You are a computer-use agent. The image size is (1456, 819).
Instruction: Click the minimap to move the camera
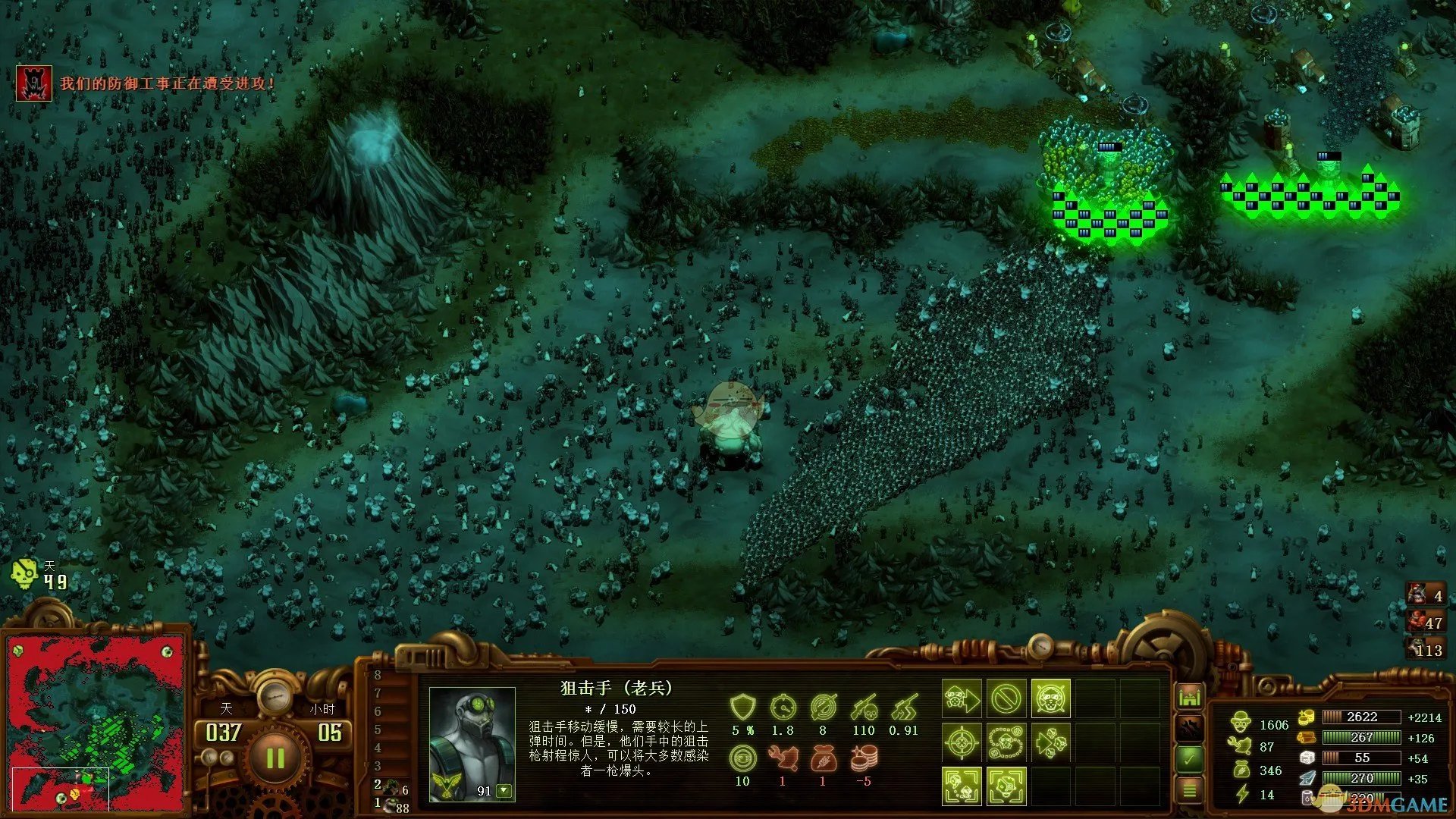(x=96, y=722)
